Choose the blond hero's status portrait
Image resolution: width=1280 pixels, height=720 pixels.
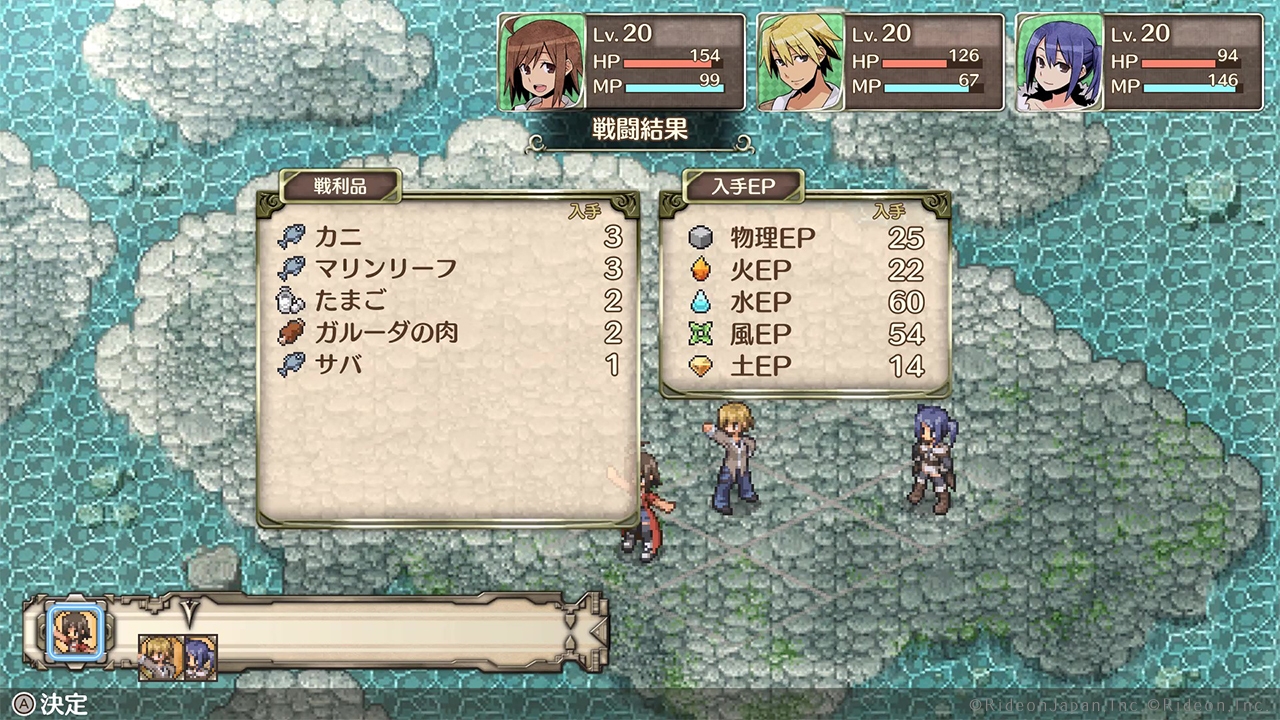pyautogui.click(x=799, y=62)
